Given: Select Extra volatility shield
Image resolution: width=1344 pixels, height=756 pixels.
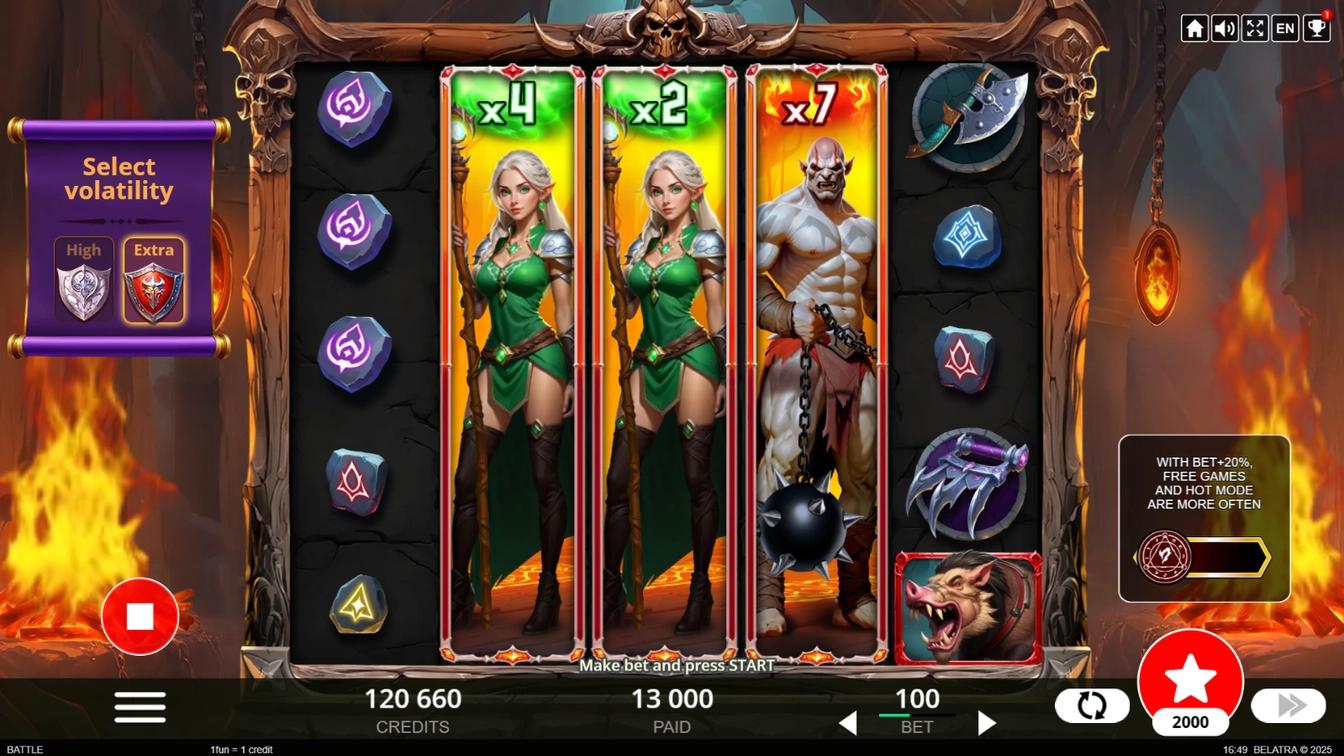Looking at the screenshot, I should (x=153, y=280).
